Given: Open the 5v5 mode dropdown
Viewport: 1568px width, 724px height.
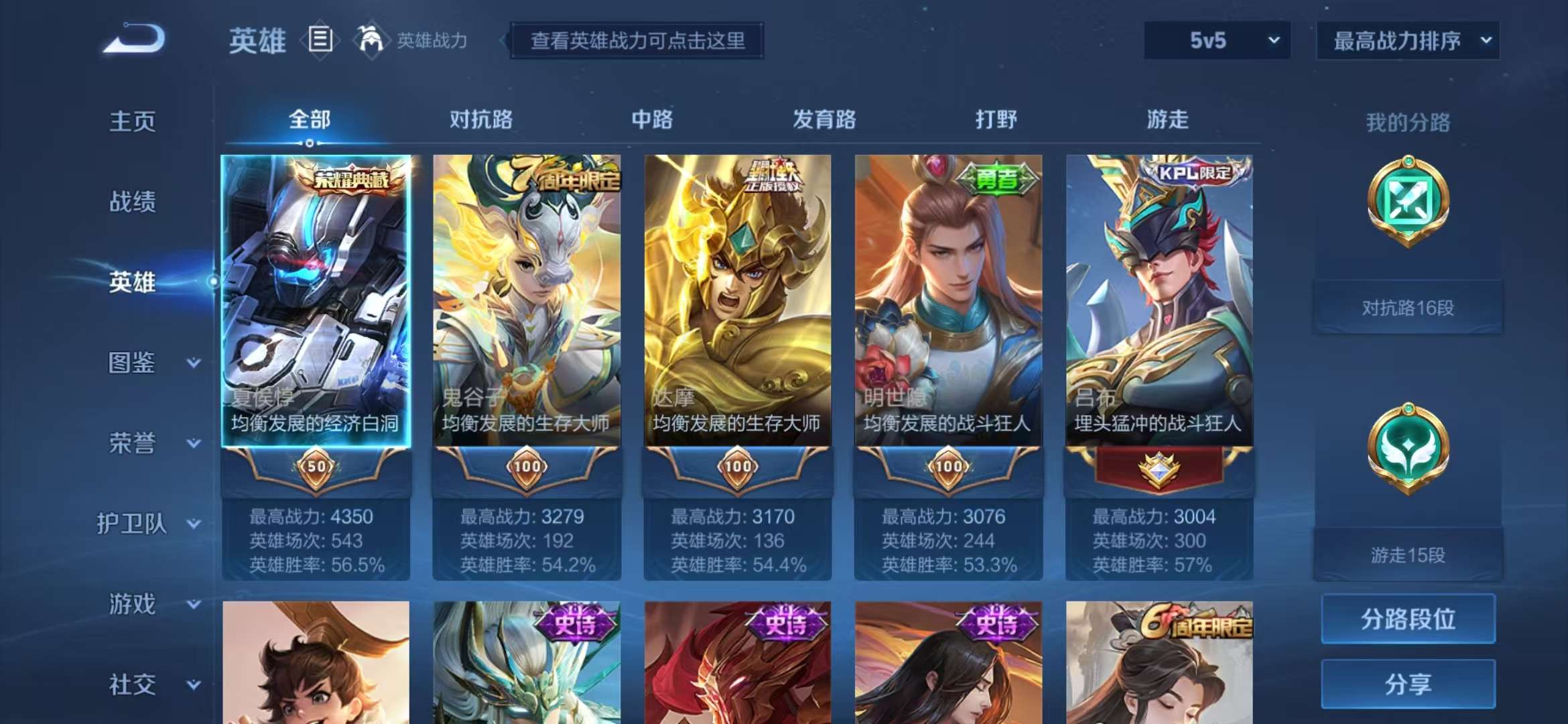Looking at the screenshot, I should click(x=1216, y=40).
